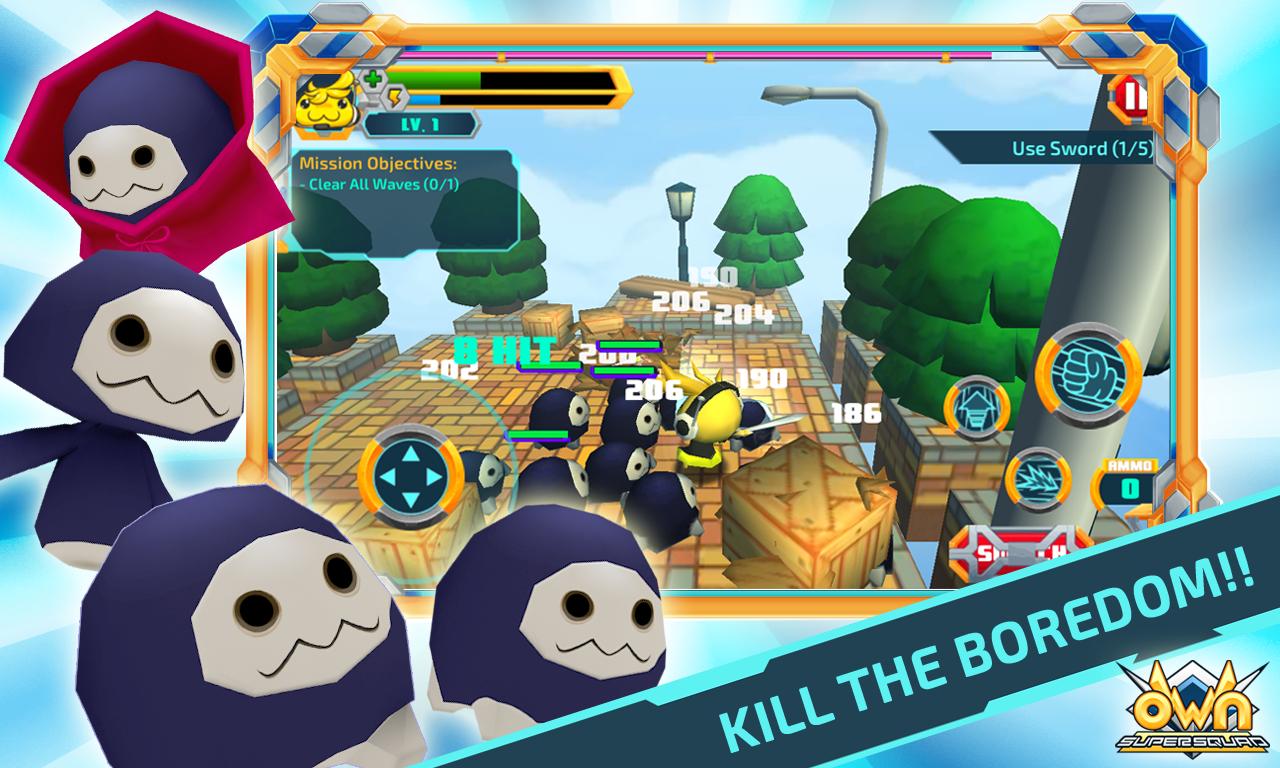The width and height of the screenshot is (1280, 768).
Task: Activate the upward arrow jump button
Action: pyautogui.click(x=976, y=408)
